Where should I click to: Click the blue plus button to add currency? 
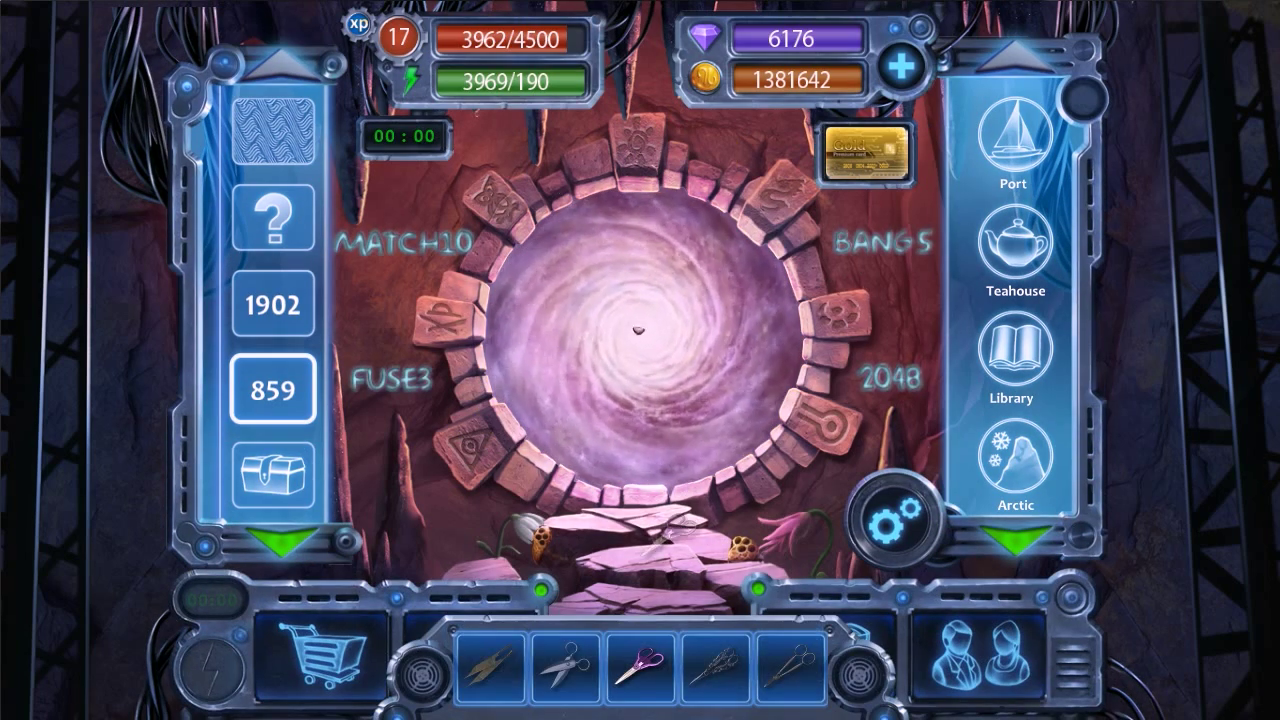tap(901, 67)
